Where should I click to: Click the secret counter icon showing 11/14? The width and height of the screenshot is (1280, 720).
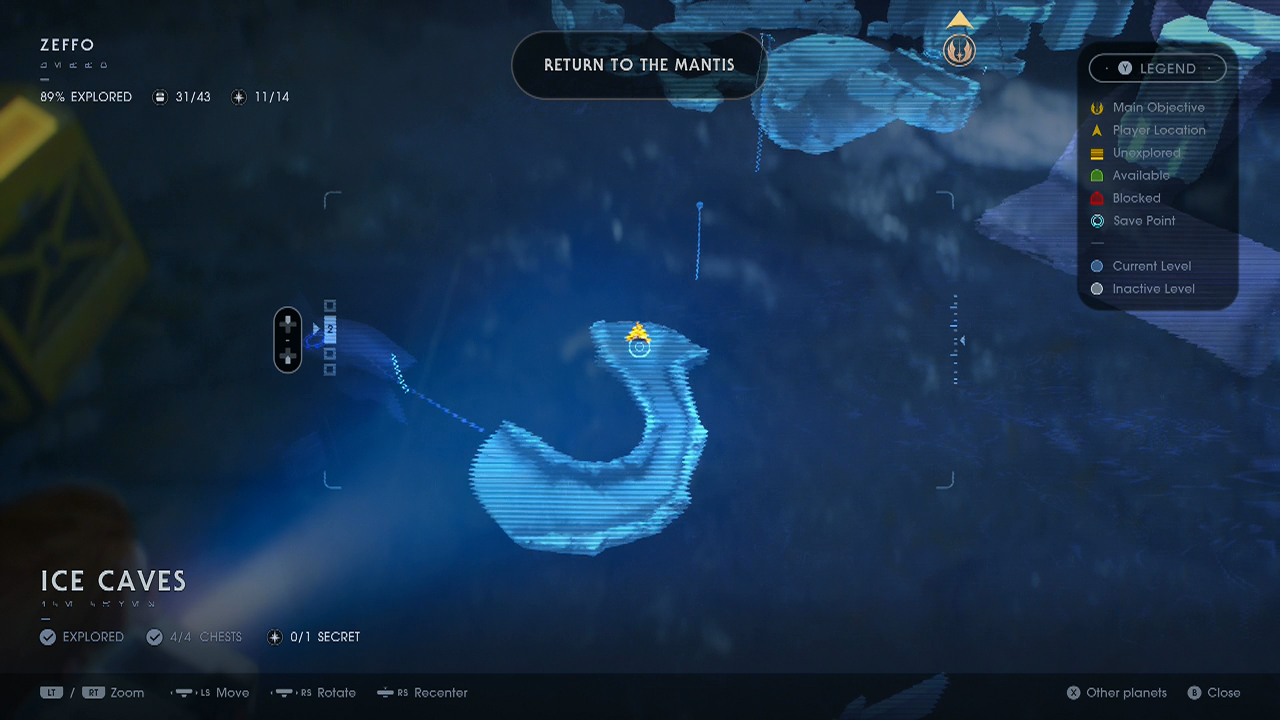pyautogui.click(x=237, y=96)
